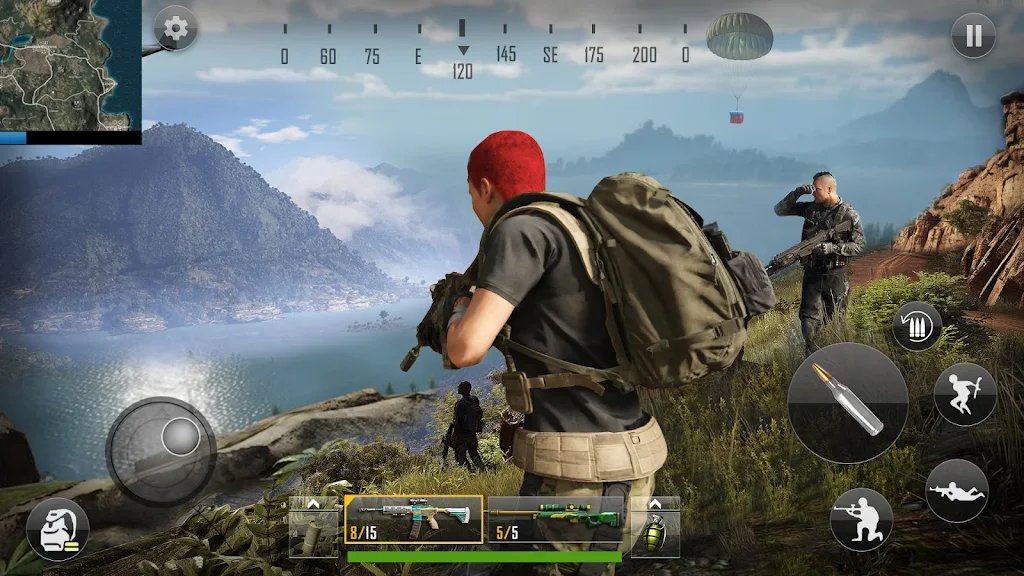This screenshot has height=576, width=1024.
Task: Open the backpack inventory button
Action: 57,529
